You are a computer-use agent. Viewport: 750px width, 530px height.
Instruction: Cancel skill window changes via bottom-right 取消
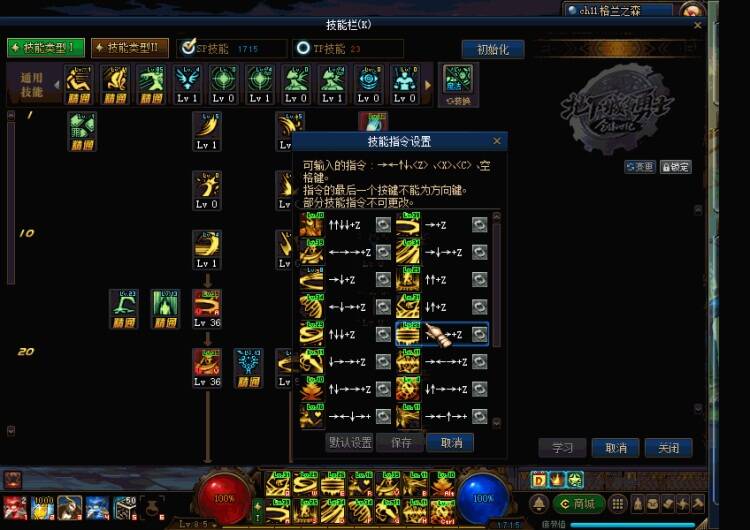coord(615,448)
